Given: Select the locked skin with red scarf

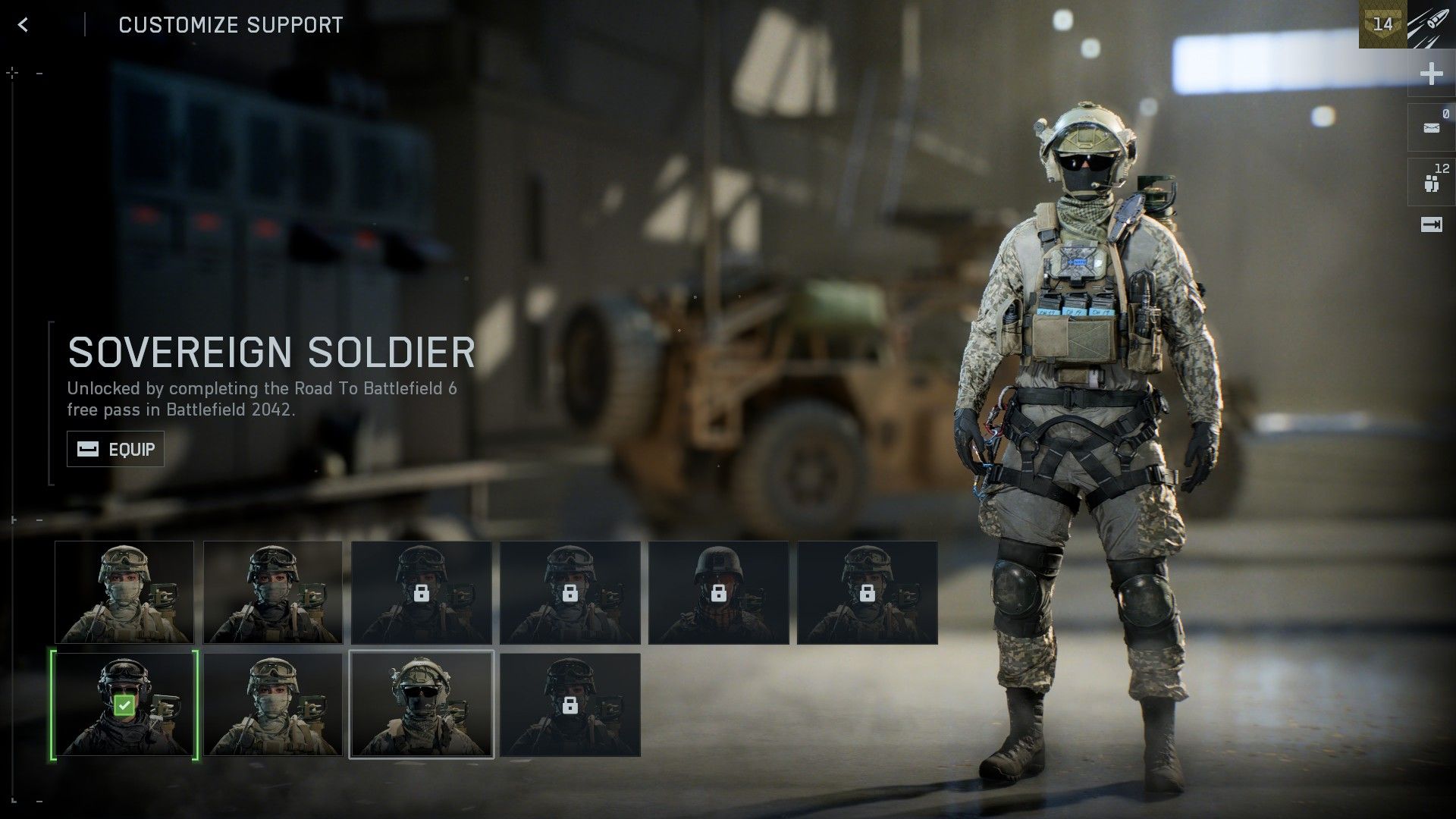Looking at the screenshot, I should pos(718,593).
